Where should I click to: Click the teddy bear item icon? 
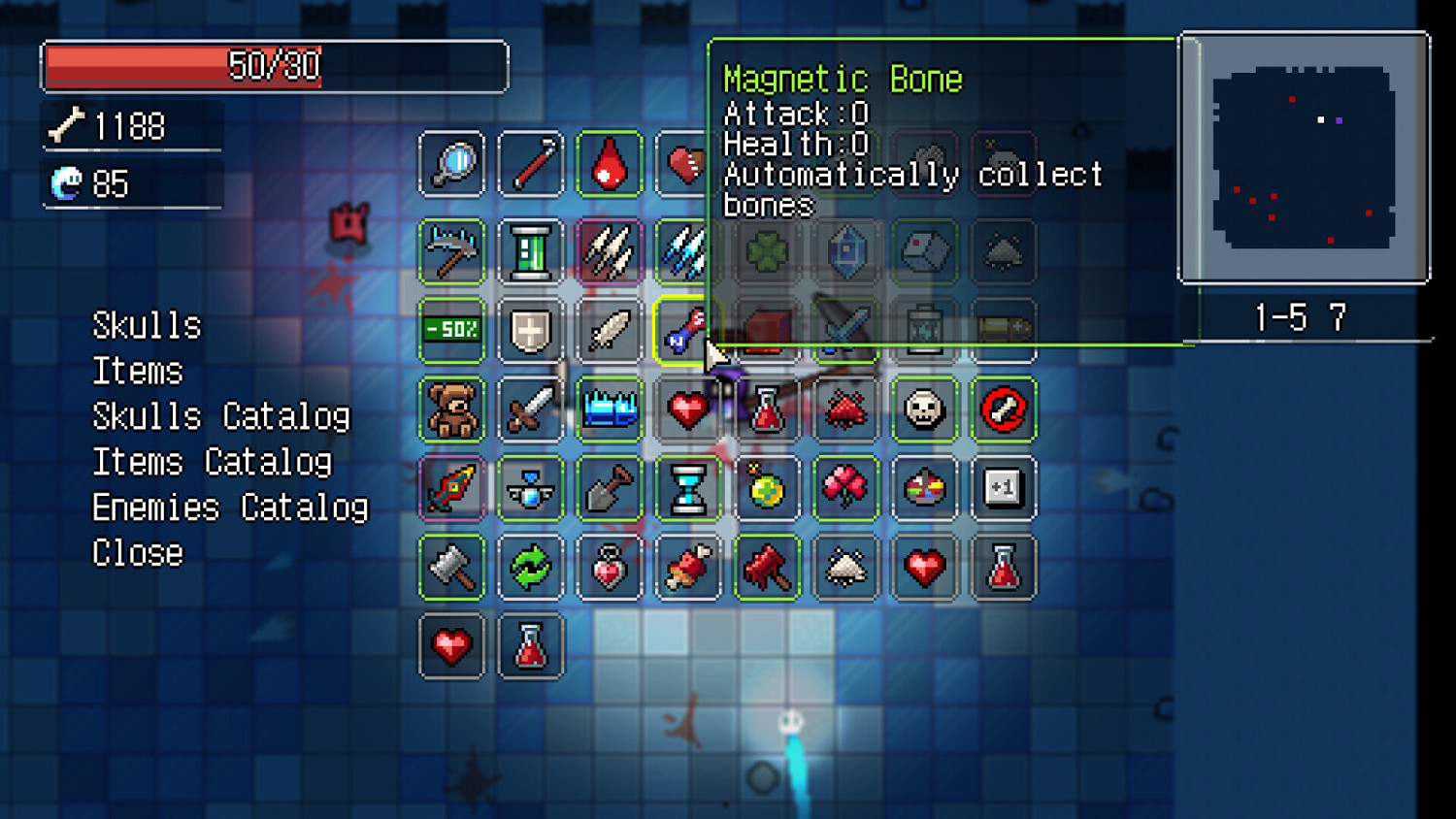(451, 409)
